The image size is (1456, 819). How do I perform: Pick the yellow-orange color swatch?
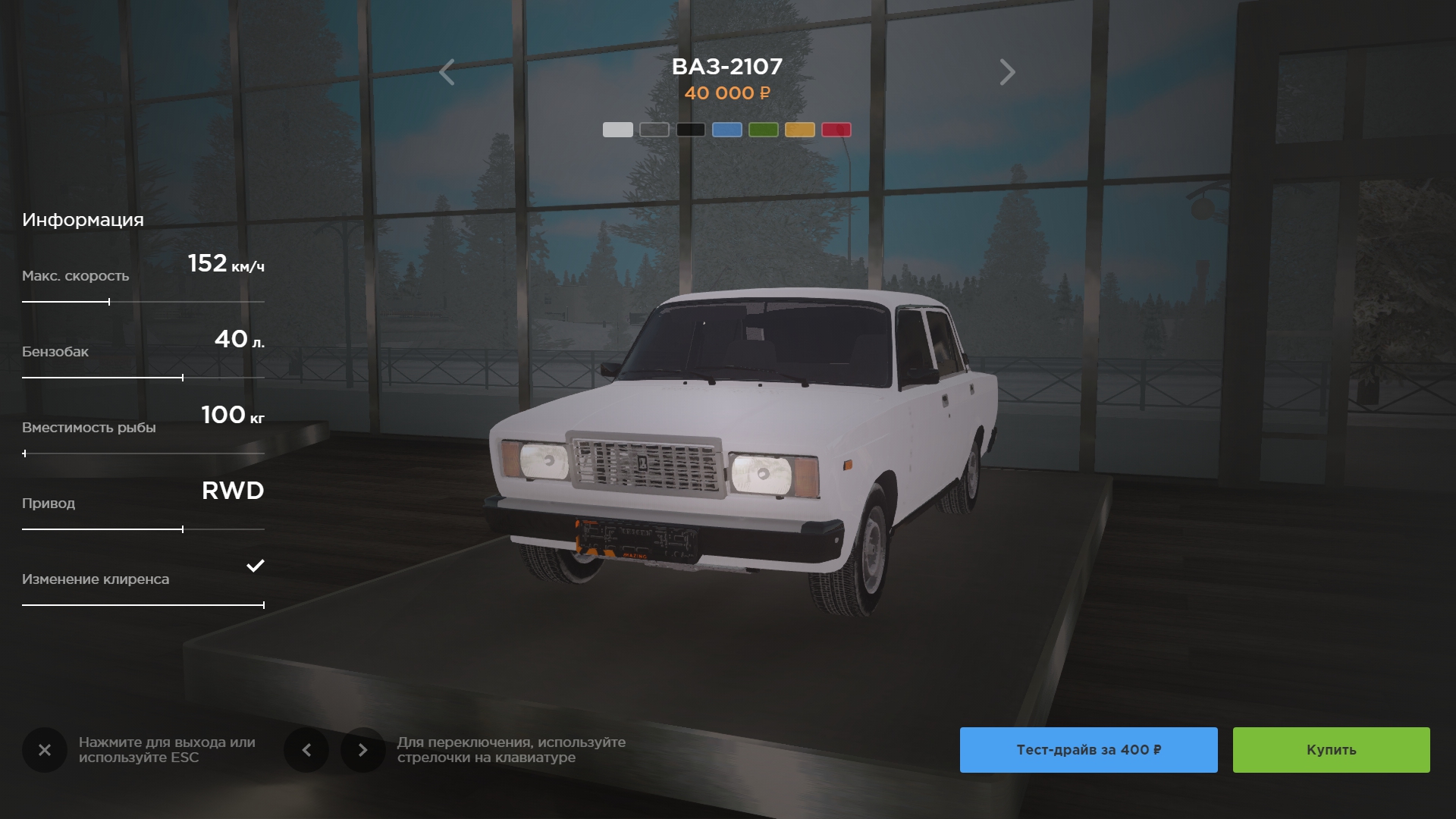coord(799,130)
